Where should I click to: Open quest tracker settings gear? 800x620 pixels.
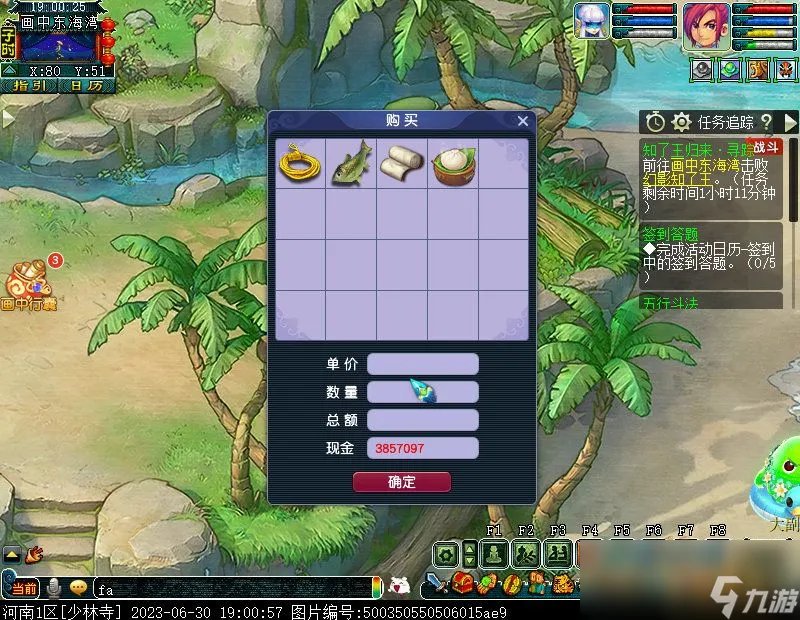682,122
